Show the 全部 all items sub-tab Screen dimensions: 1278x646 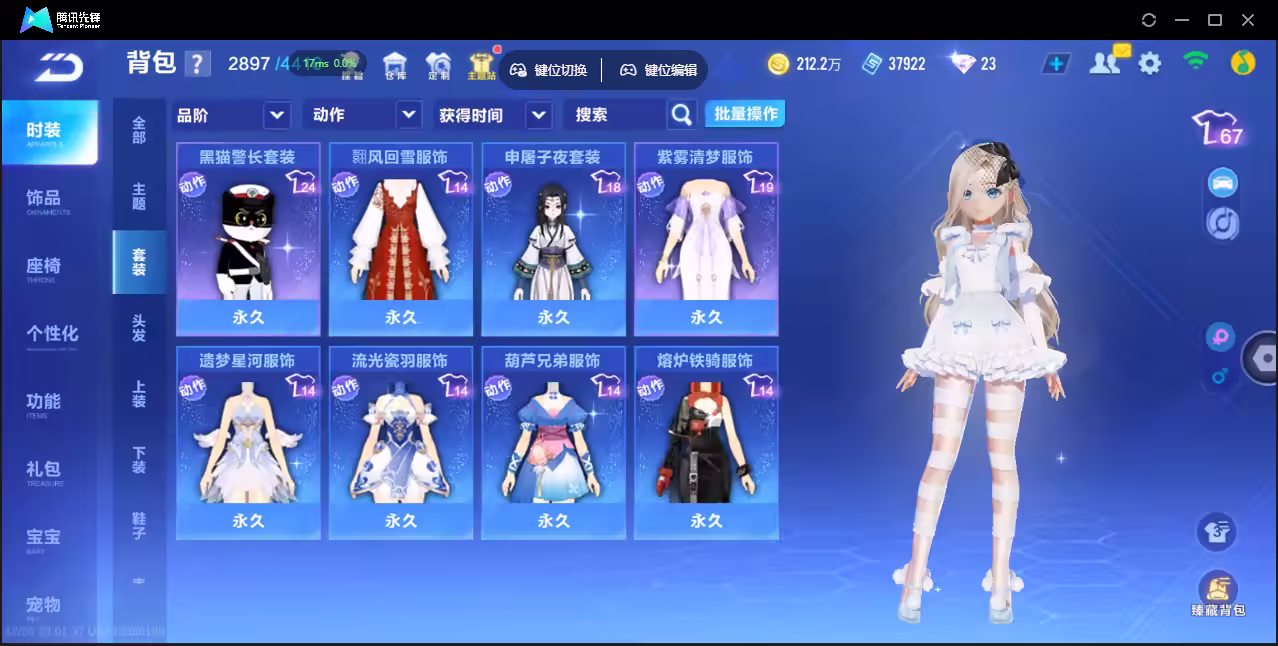pyautogui.click(x=139, y=130)
